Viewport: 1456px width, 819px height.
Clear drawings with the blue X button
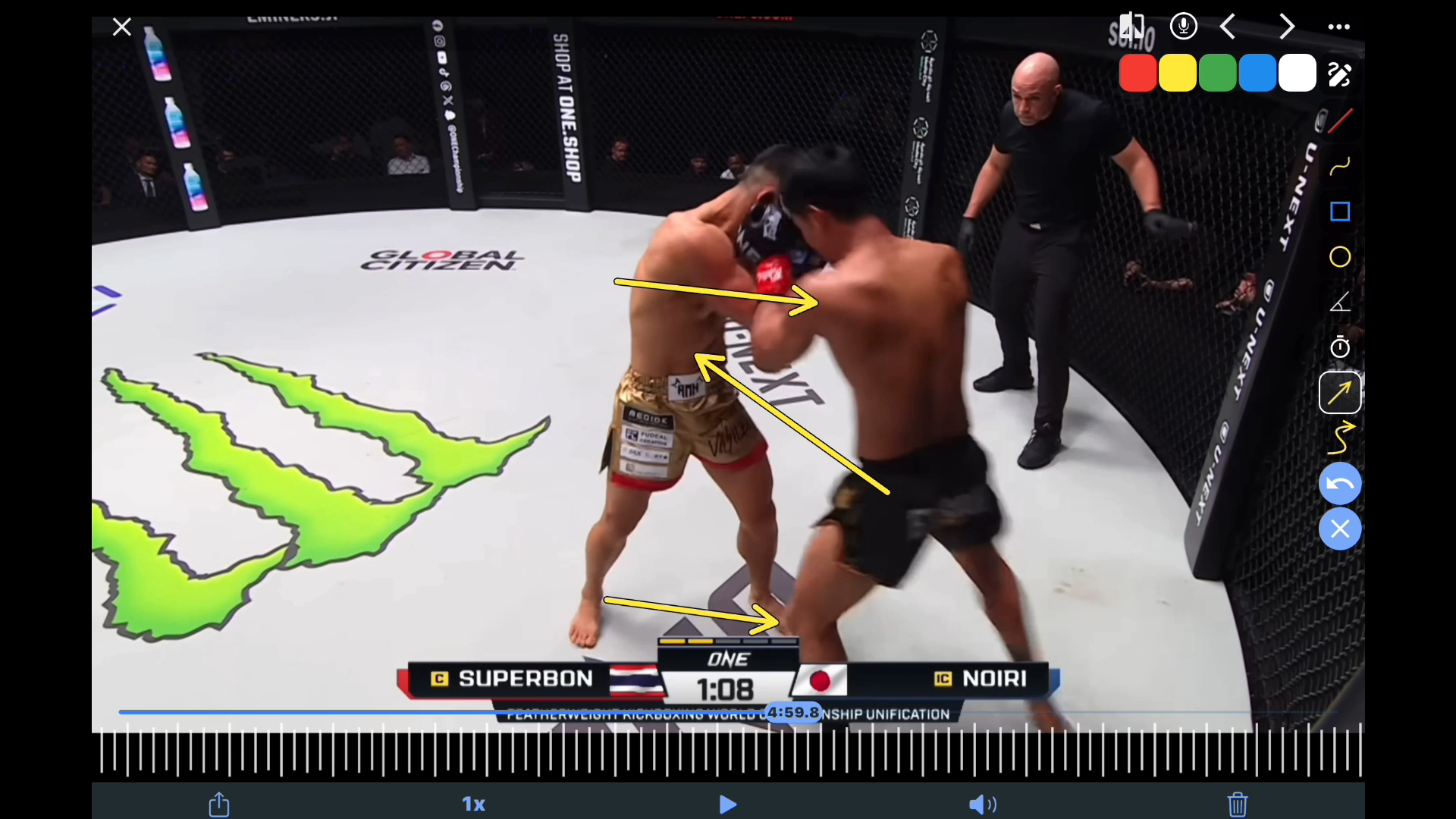pyautogui.click(x=1340, y=529)
